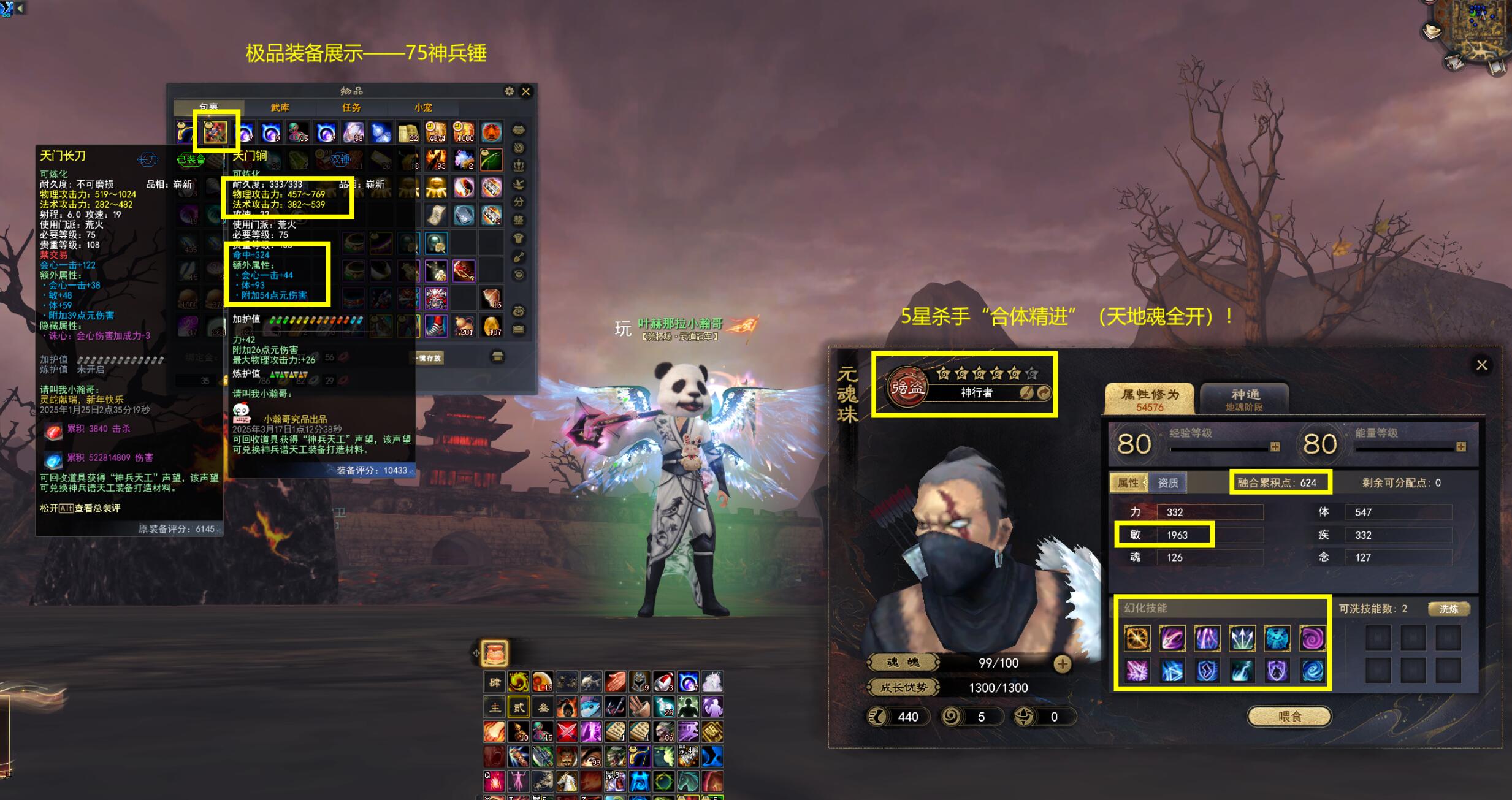Close the 元魂珠 pet panel

(1481, 365)
